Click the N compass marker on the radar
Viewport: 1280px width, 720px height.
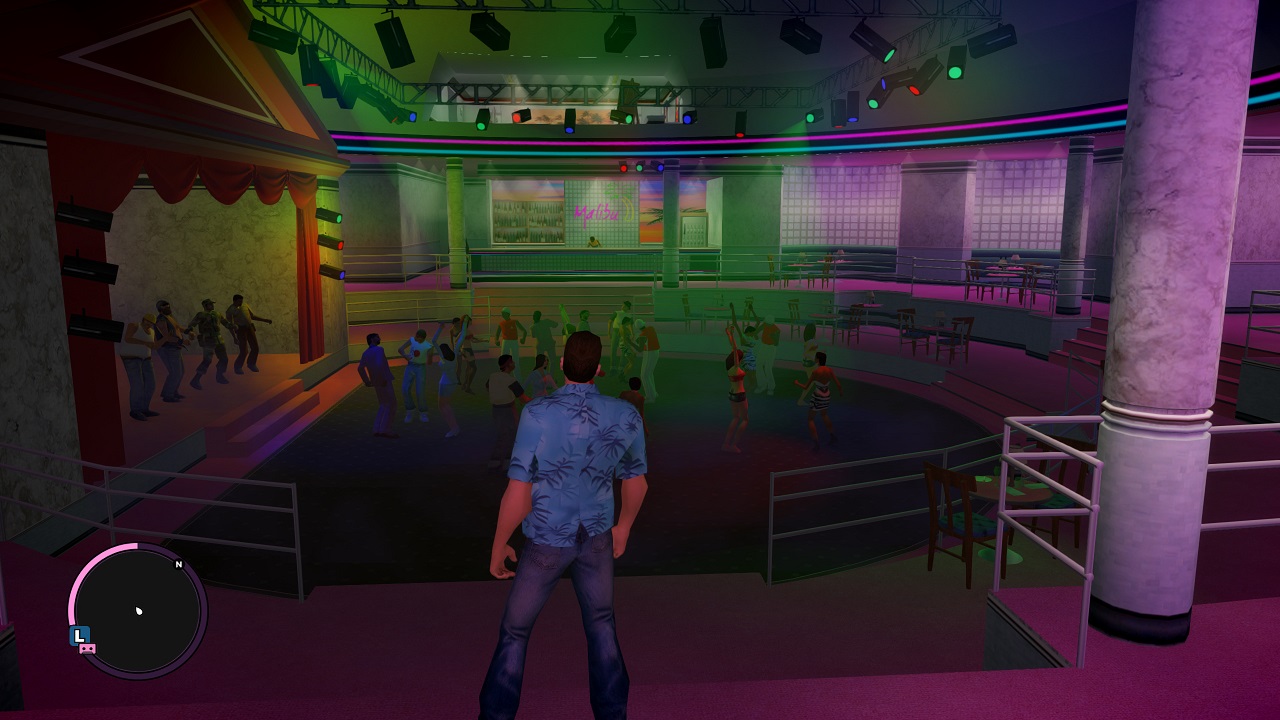178,564
